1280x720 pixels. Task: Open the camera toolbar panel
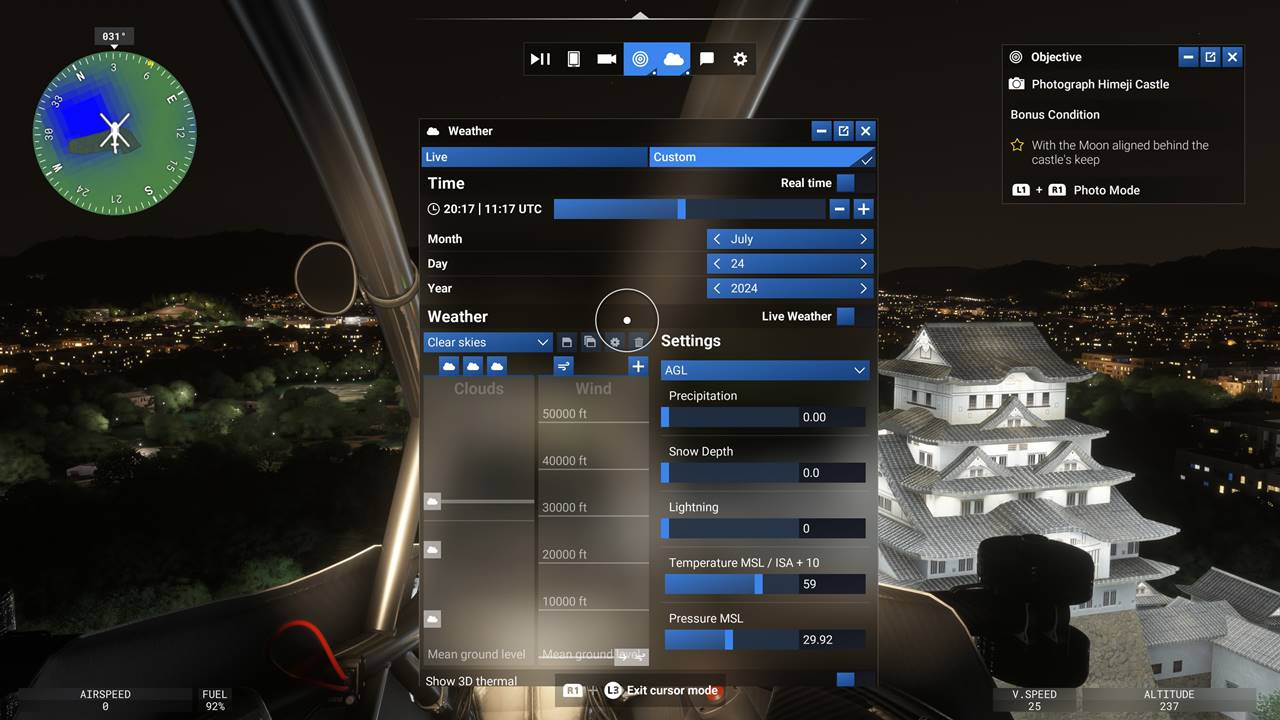pyautogui.click(x=606, y=59)
